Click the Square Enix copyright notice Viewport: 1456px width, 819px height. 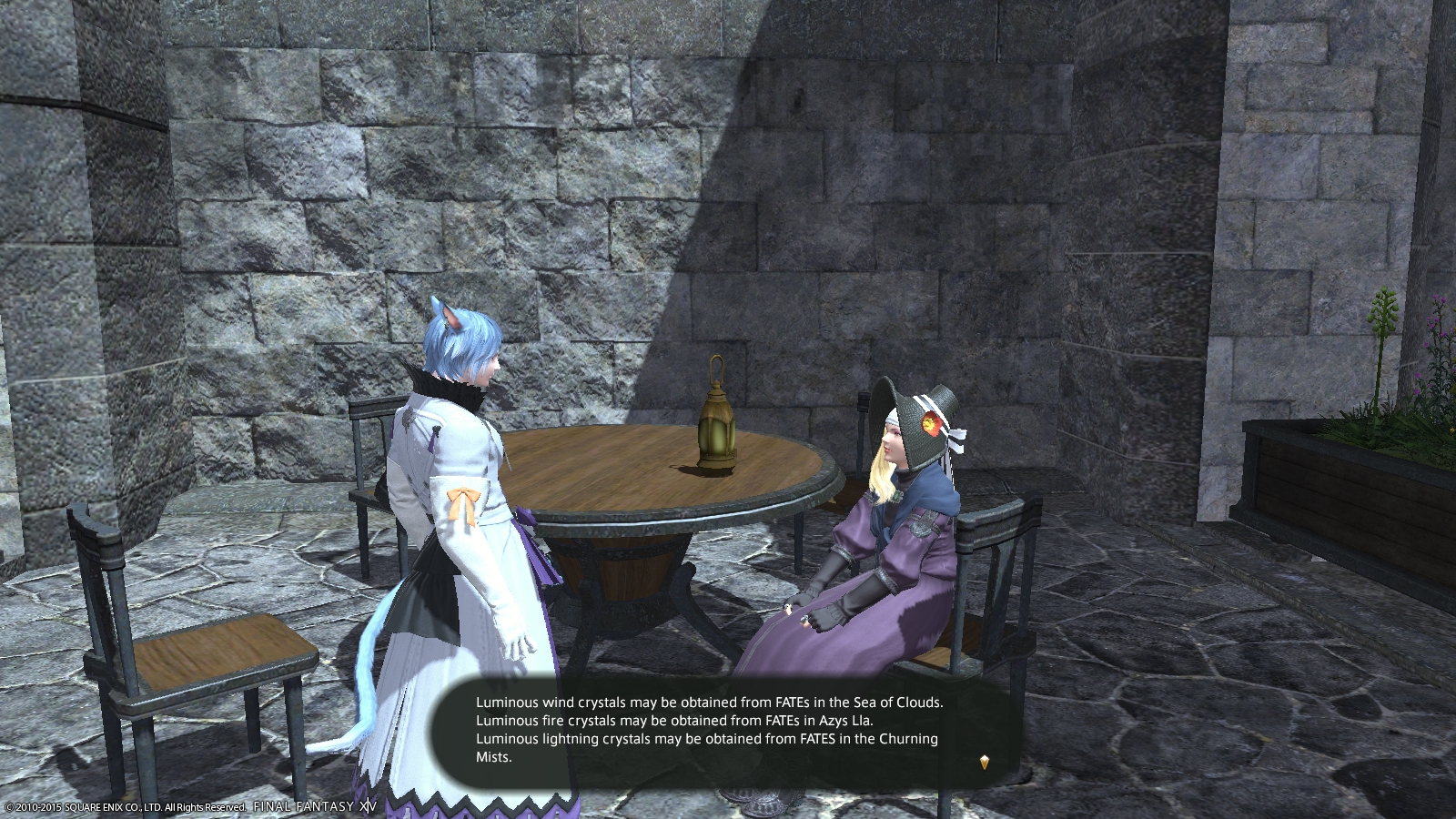[123, 805]
